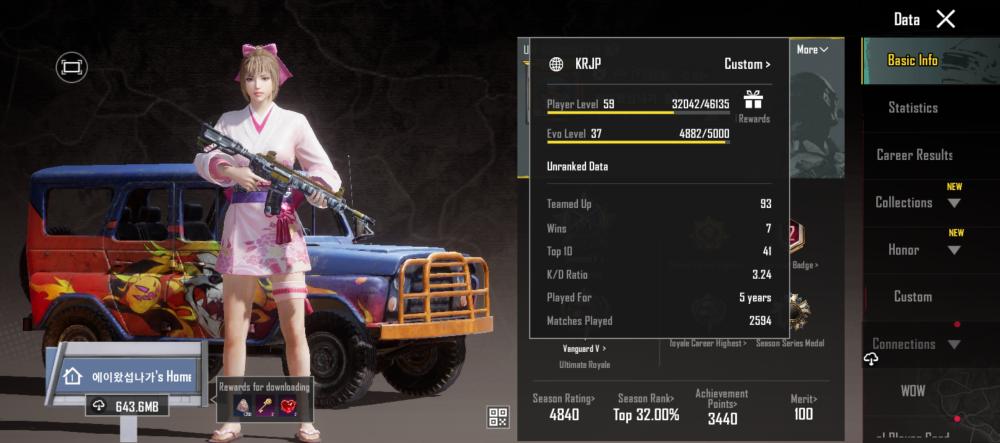Screen dimensions: 1000x443
Task: Open the Custom link beside KRJP
Action: coord(747,64)
